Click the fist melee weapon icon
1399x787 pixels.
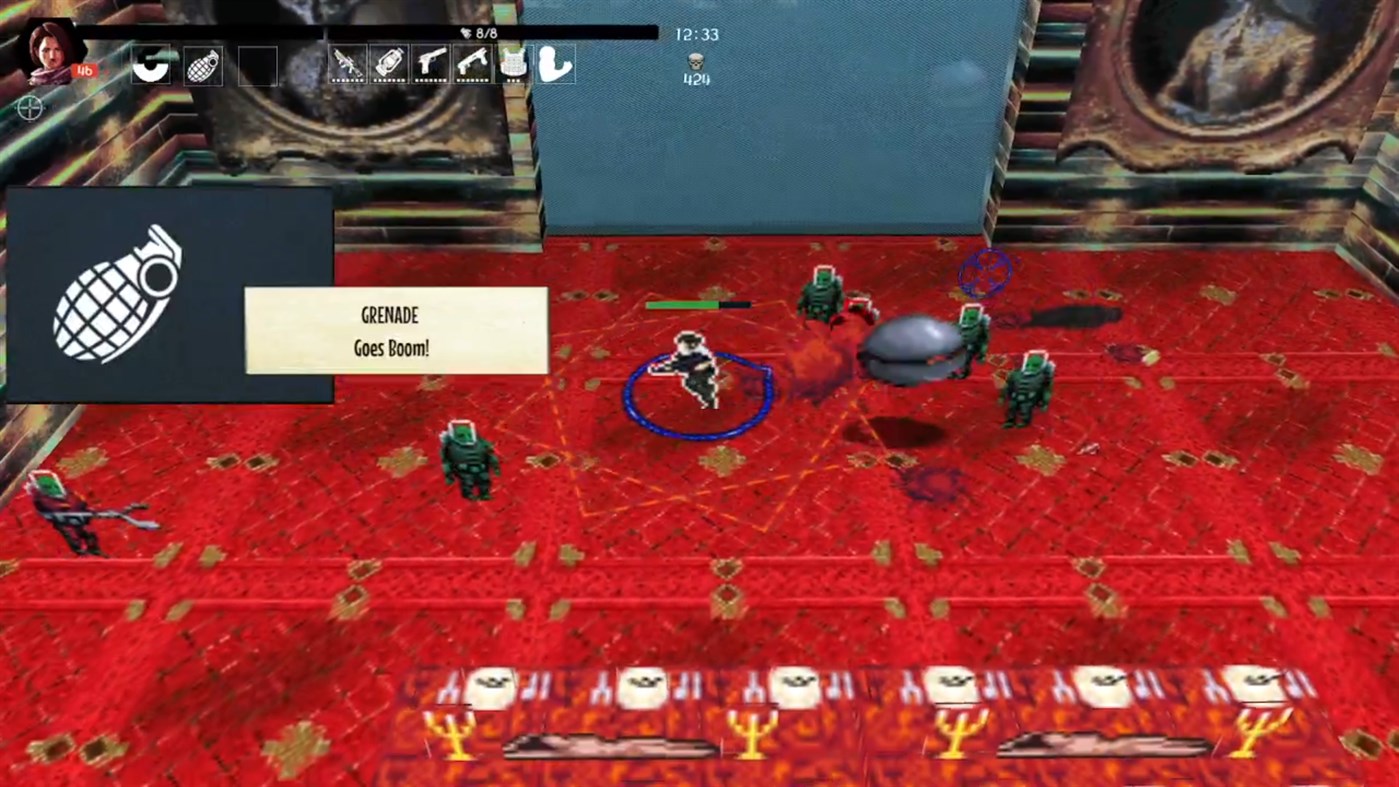(x=556, y=64)
